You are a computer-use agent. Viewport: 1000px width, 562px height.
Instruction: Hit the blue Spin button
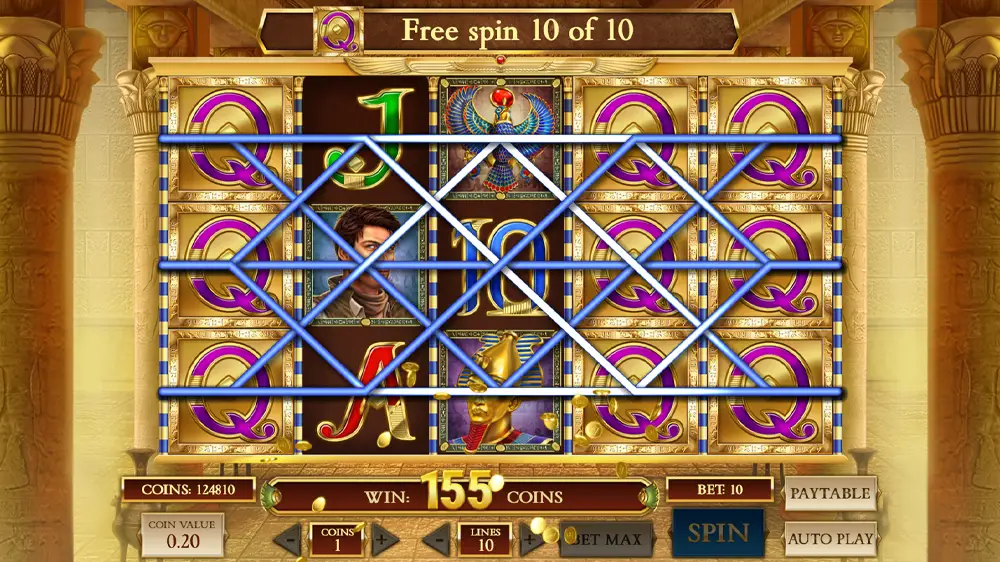click(x=718, y=532)
